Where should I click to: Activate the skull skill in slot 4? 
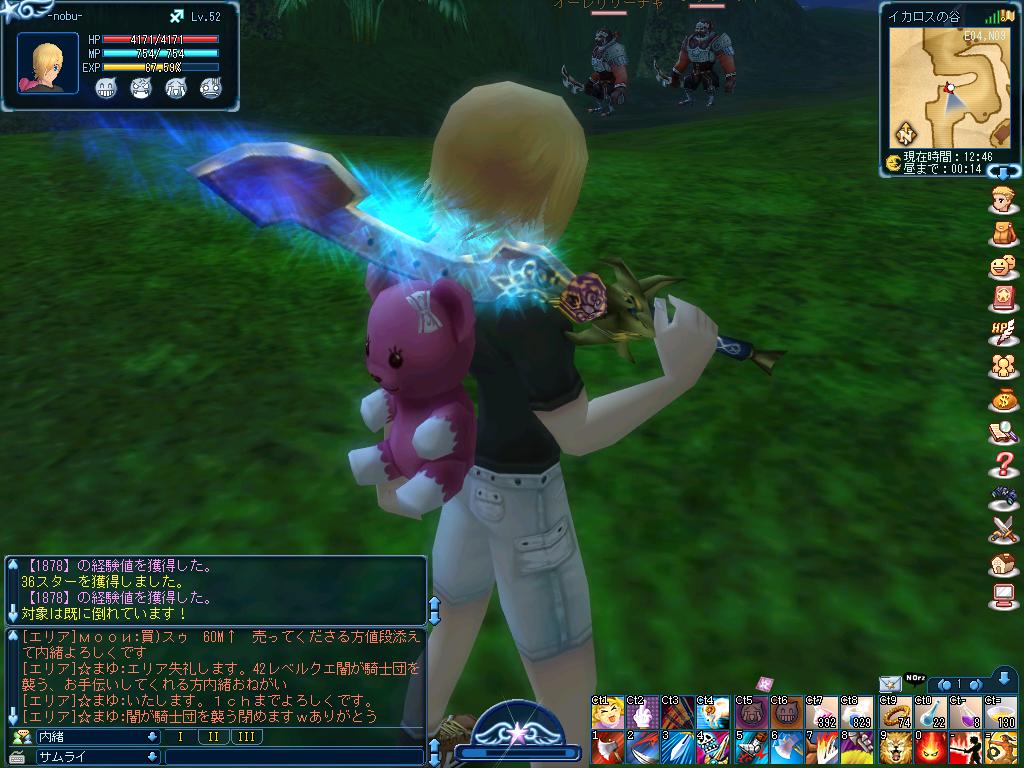pos(715,748)
